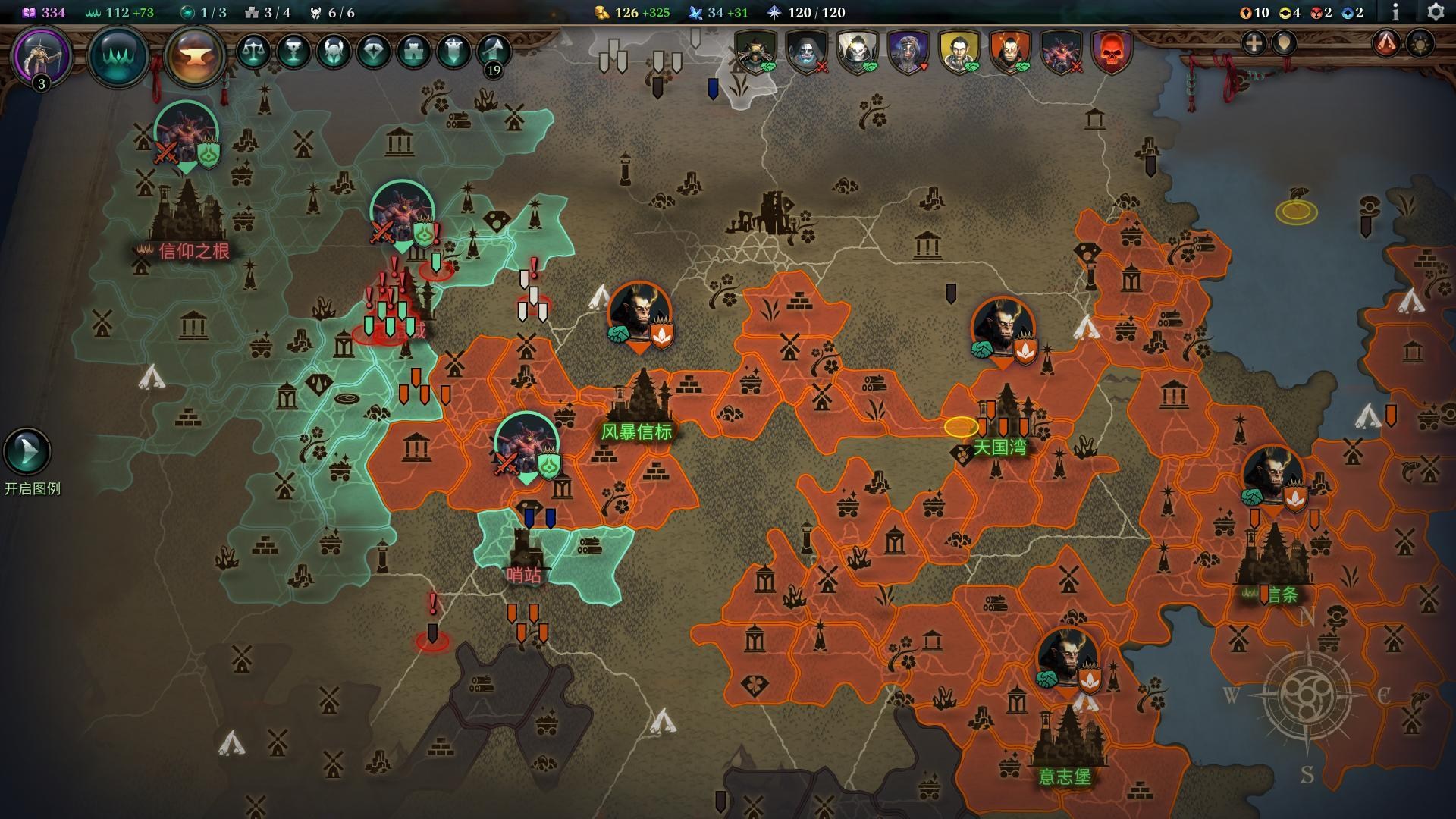Select the orange-shield horned ruler portrait

point(1009,52)
